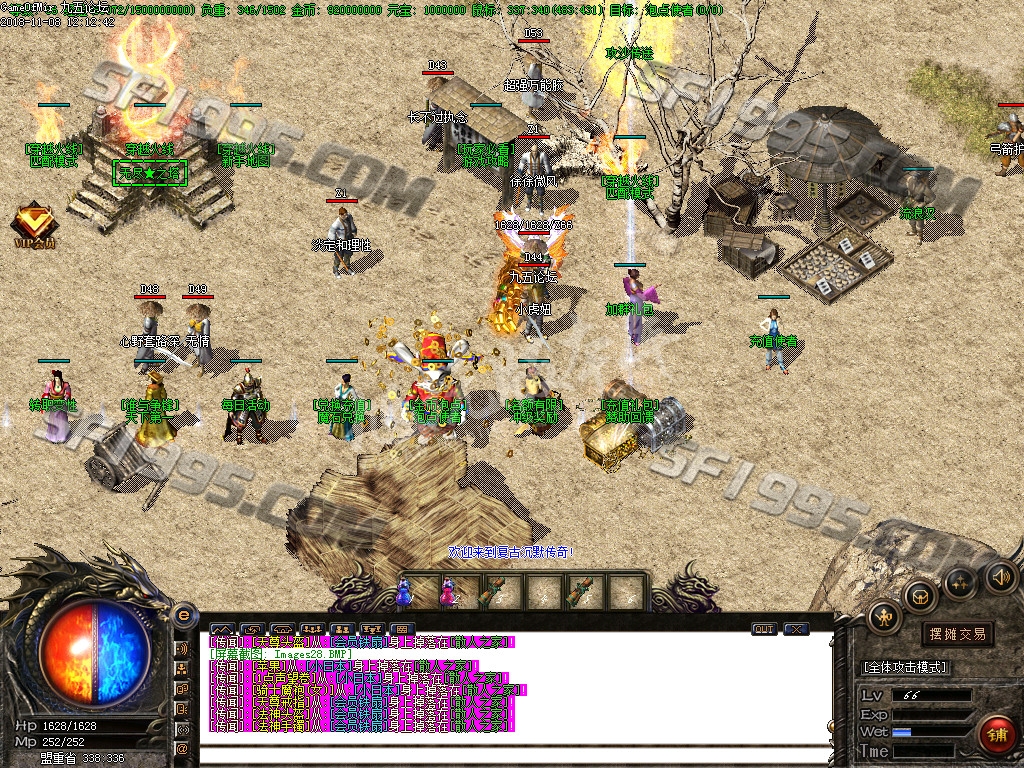Open the bag chest icon

coord(921,597)
